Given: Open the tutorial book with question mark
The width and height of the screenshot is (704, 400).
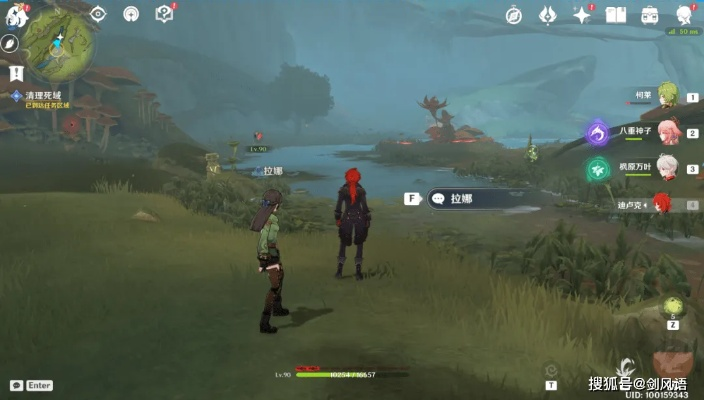Looking at the screenshot, I should pyautogui.click(x=165, y=14).
